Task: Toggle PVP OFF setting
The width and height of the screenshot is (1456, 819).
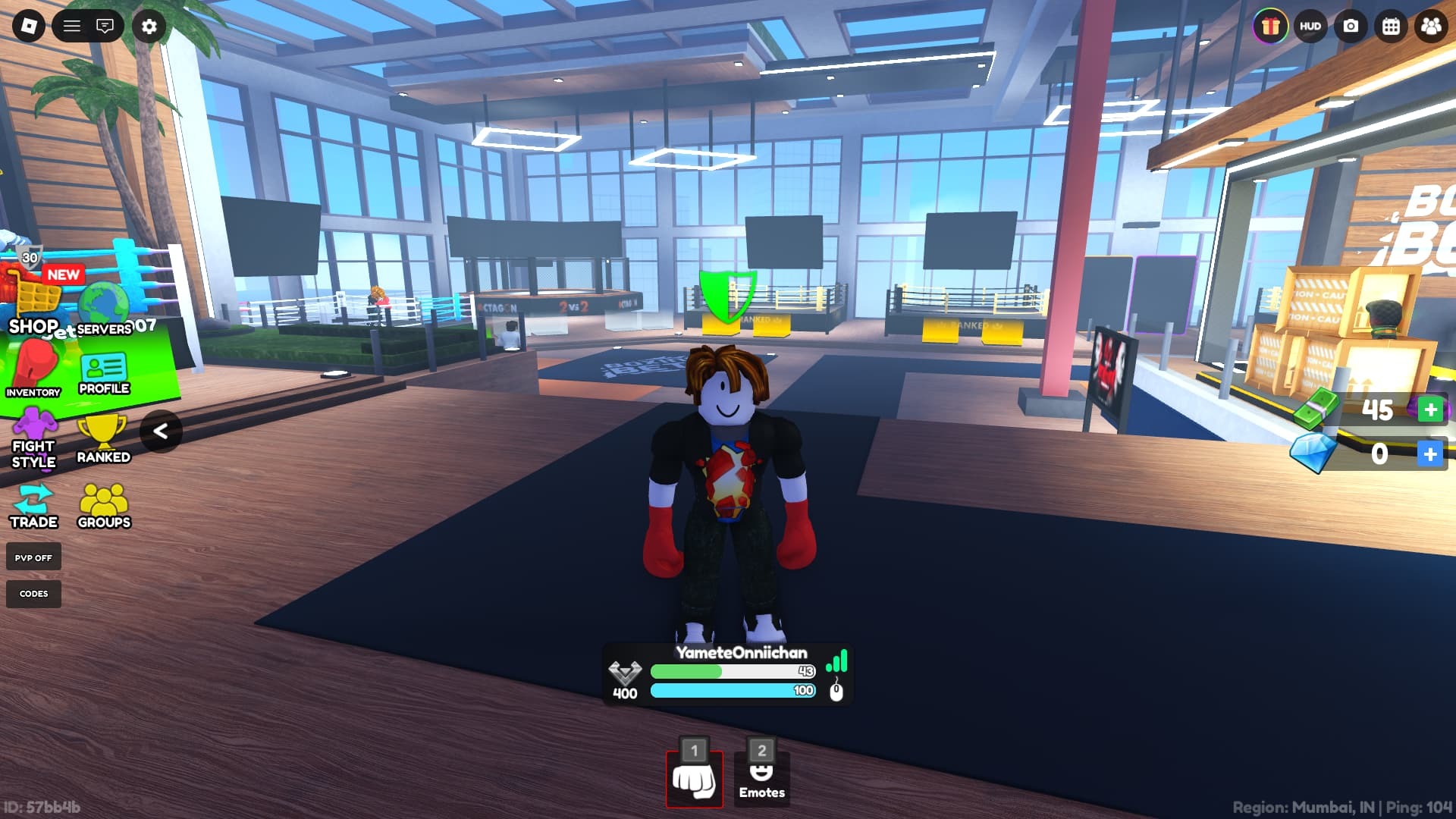Action: [x=33, y=557]
